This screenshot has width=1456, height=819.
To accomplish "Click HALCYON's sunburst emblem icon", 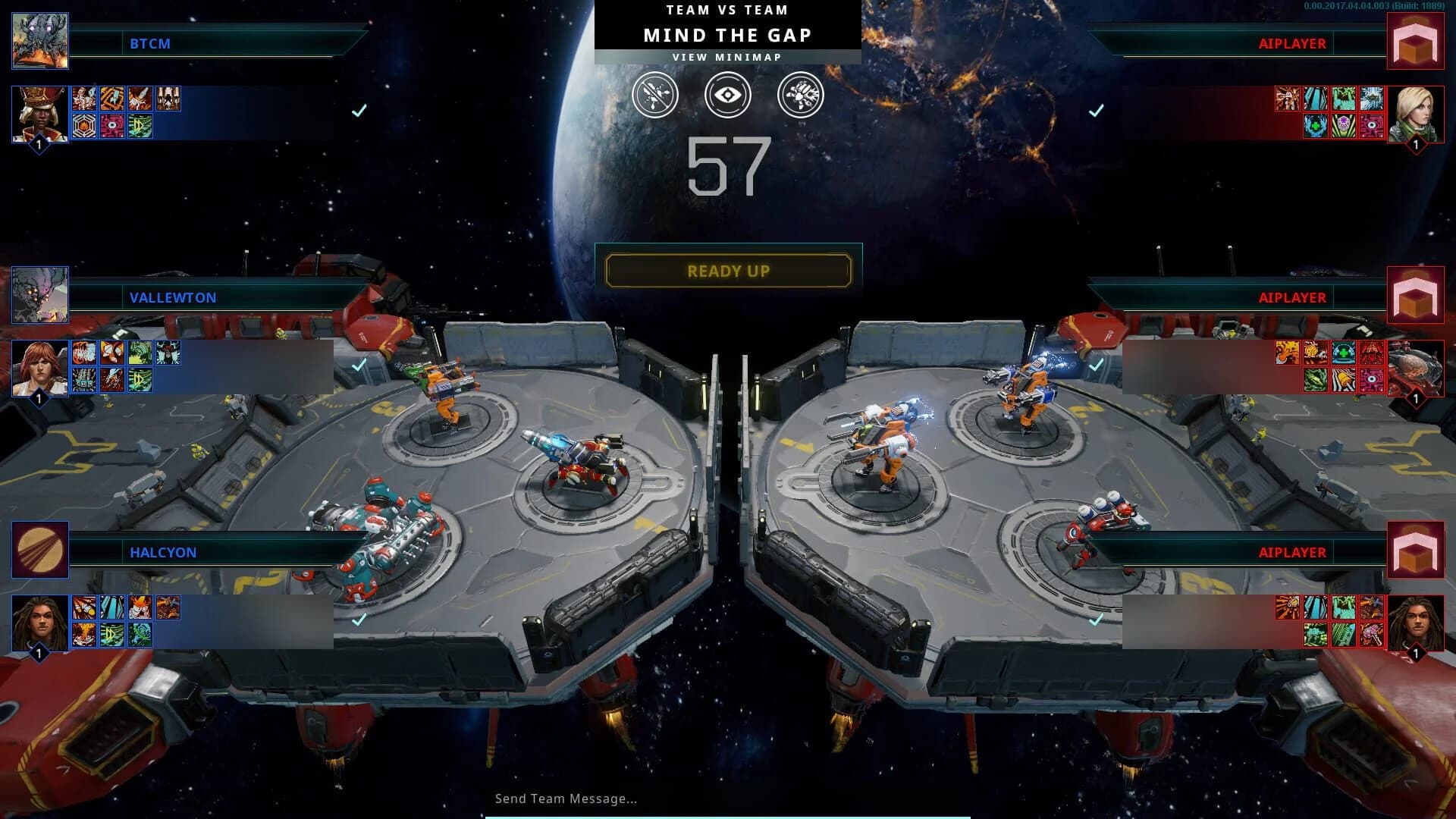I will coord(42,551).
